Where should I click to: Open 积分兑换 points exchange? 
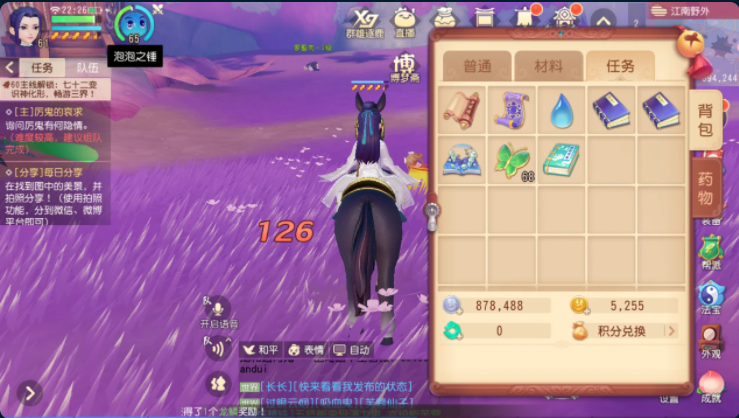[623, 331]
